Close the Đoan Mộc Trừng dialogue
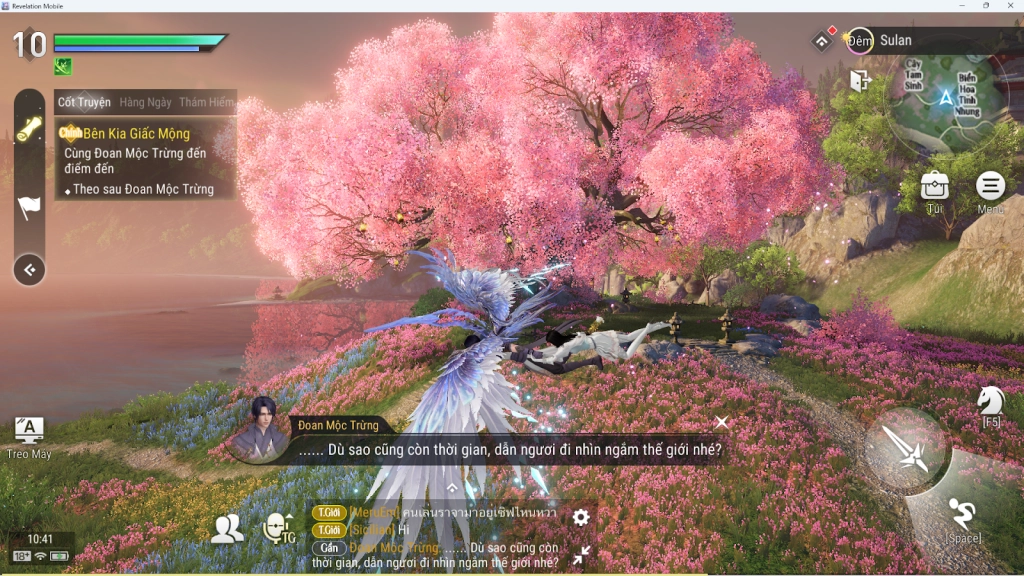 coord(721,423)
